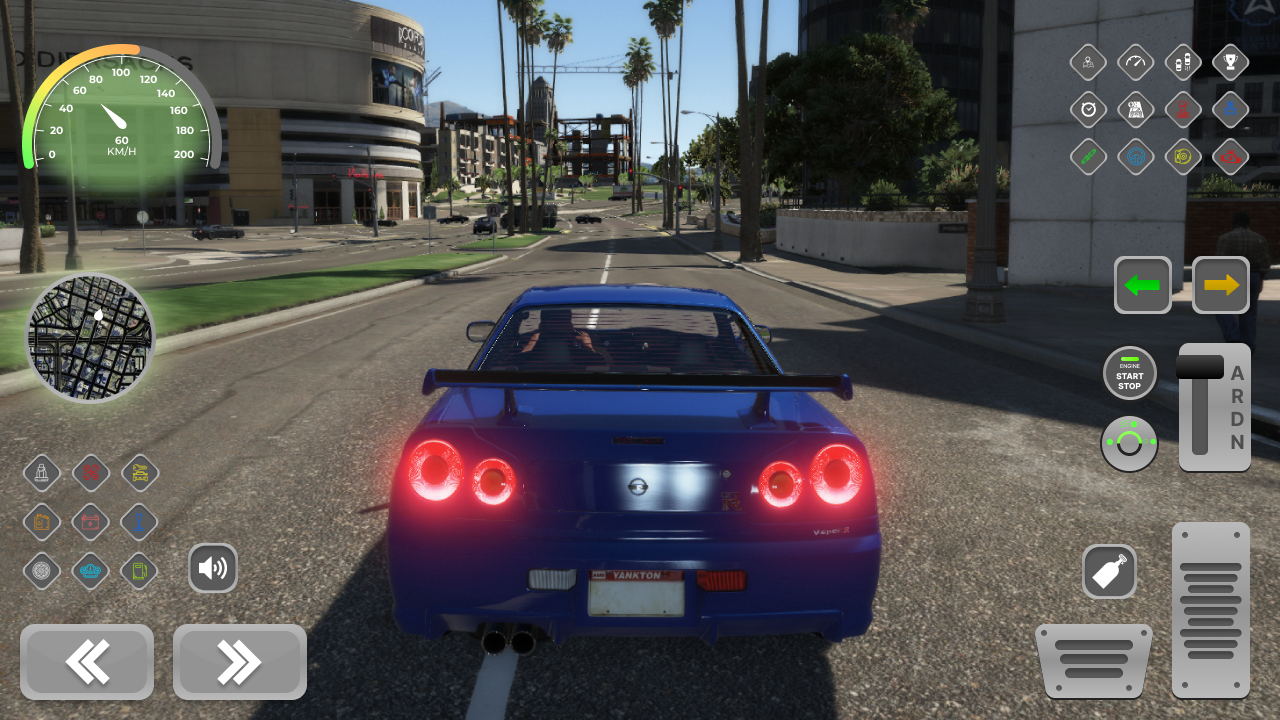Enable the left green turn signal
This screenshot has width=1280, height=720.
click(1142, 285)
